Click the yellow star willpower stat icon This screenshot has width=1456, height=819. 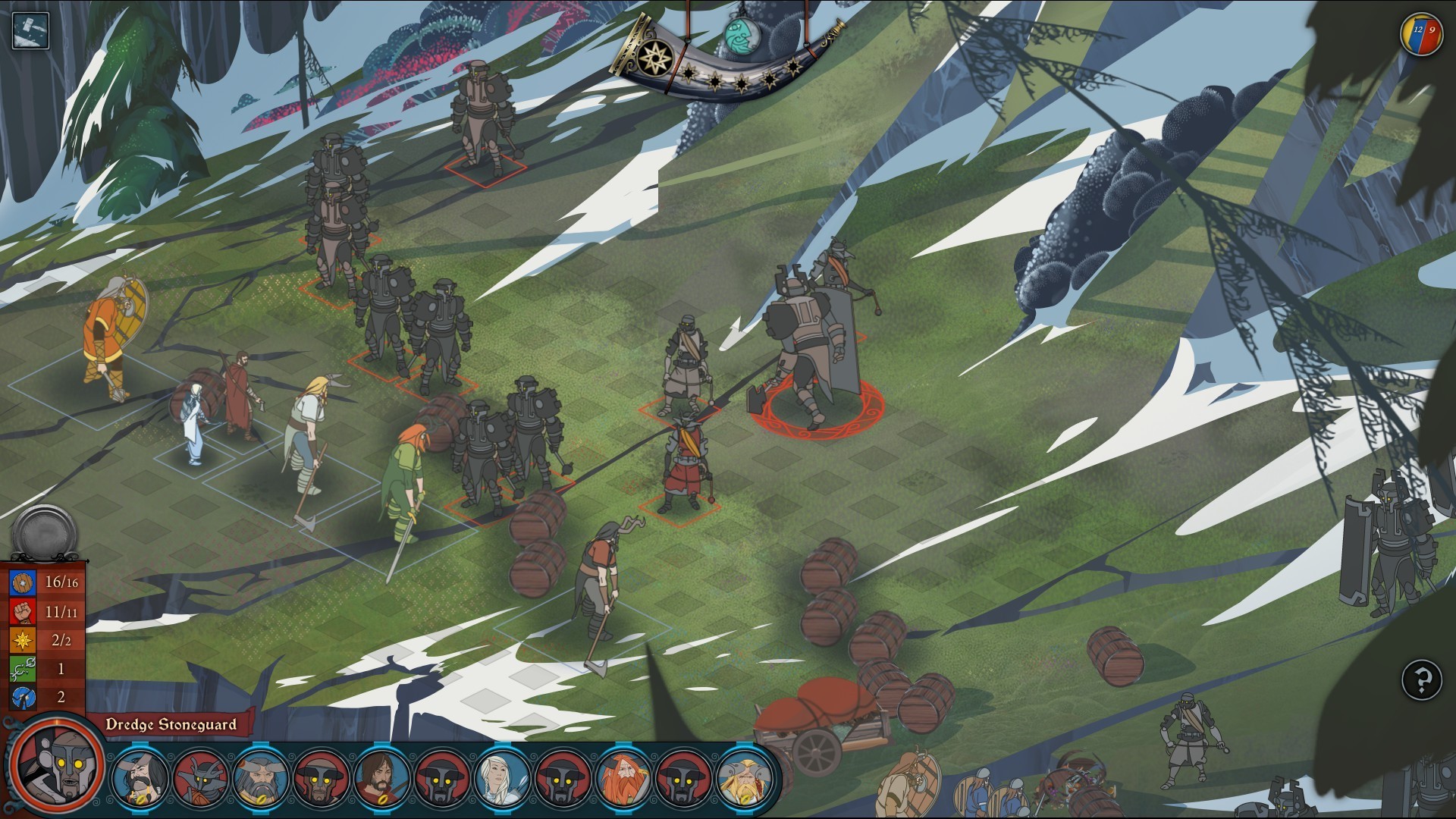point(23,640)
